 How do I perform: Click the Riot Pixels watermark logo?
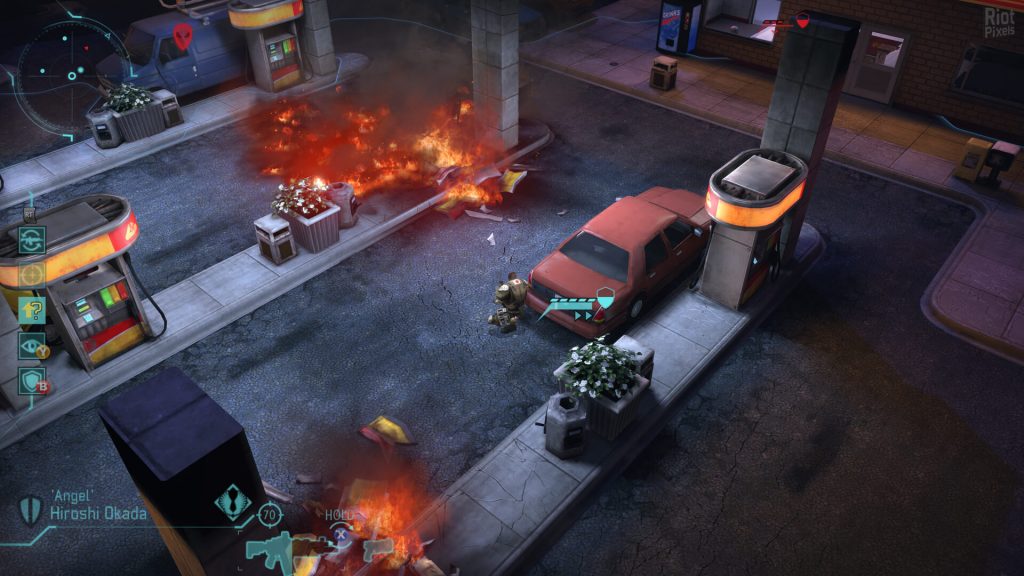pyautogui.click(x=999, y=21)
